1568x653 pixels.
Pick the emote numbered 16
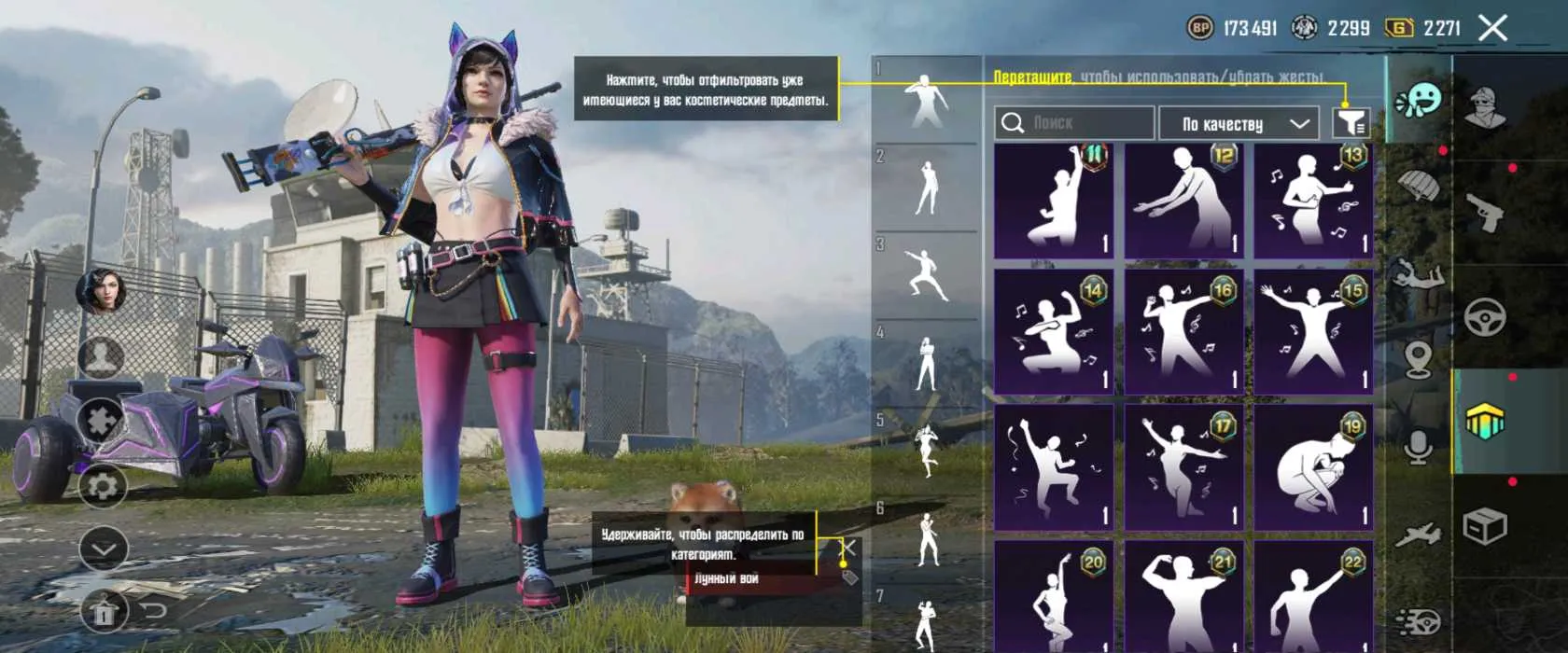tap(1183, 331)
